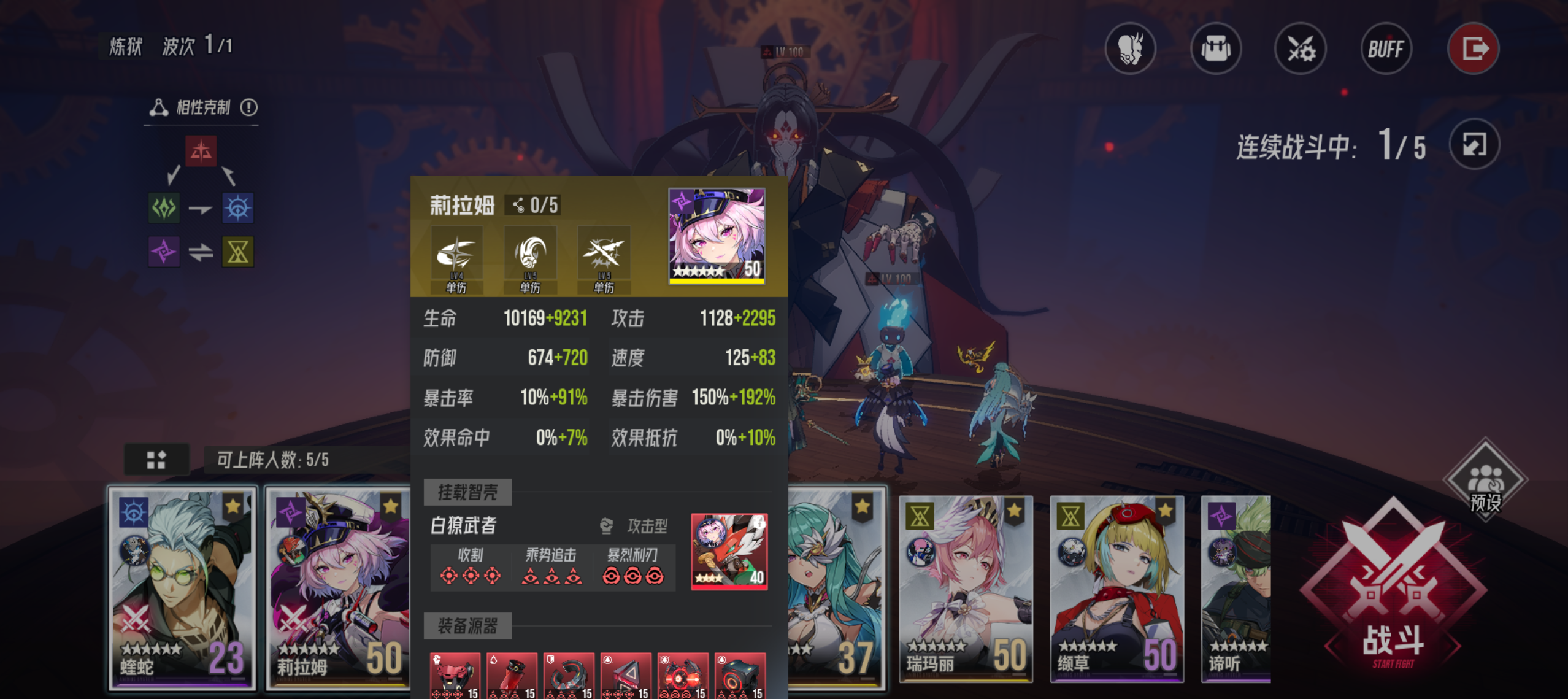
Task: Click the 白獠武者 smart shell portrait
Action: coord(731,552)
